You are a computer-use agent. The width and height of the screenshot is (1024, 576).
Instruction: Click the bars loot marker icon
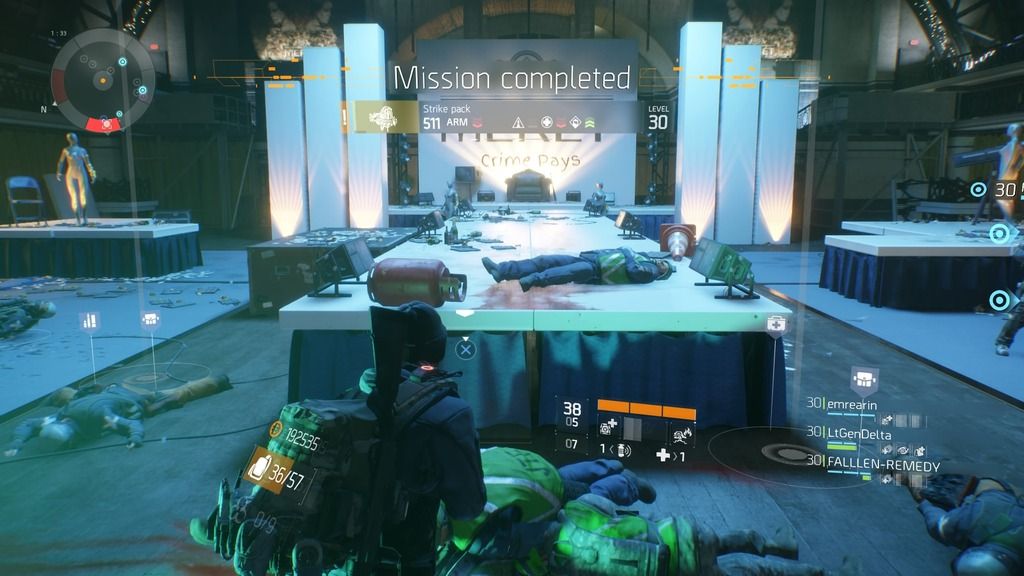tap(89, 321)
